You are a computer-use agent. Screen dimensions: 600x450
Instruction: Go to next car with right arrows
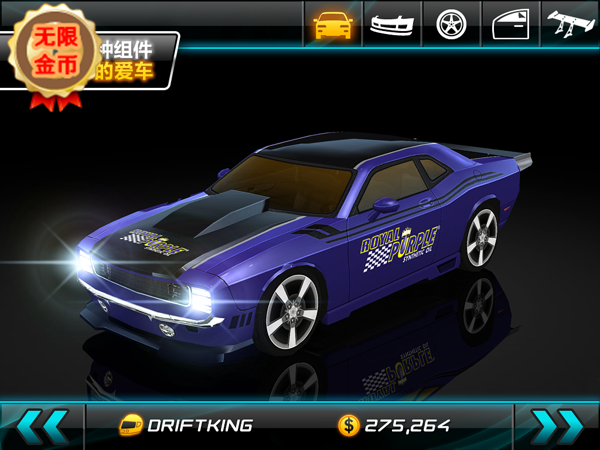tap(557, 425)
